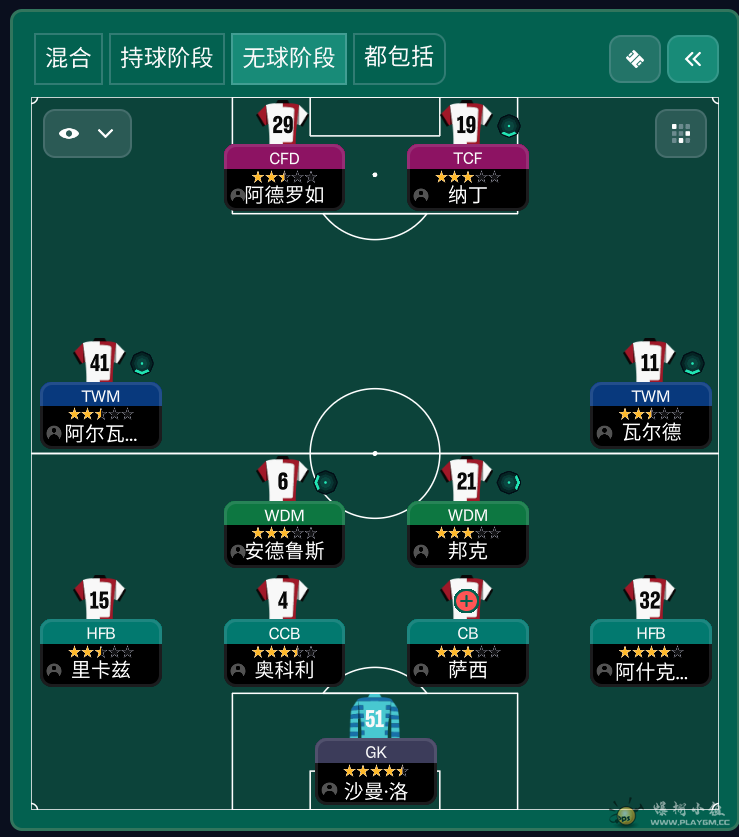Pick right midfielder 瓦尔德 number 11
Screen dimensions: 739x837
tap(650, 414)
